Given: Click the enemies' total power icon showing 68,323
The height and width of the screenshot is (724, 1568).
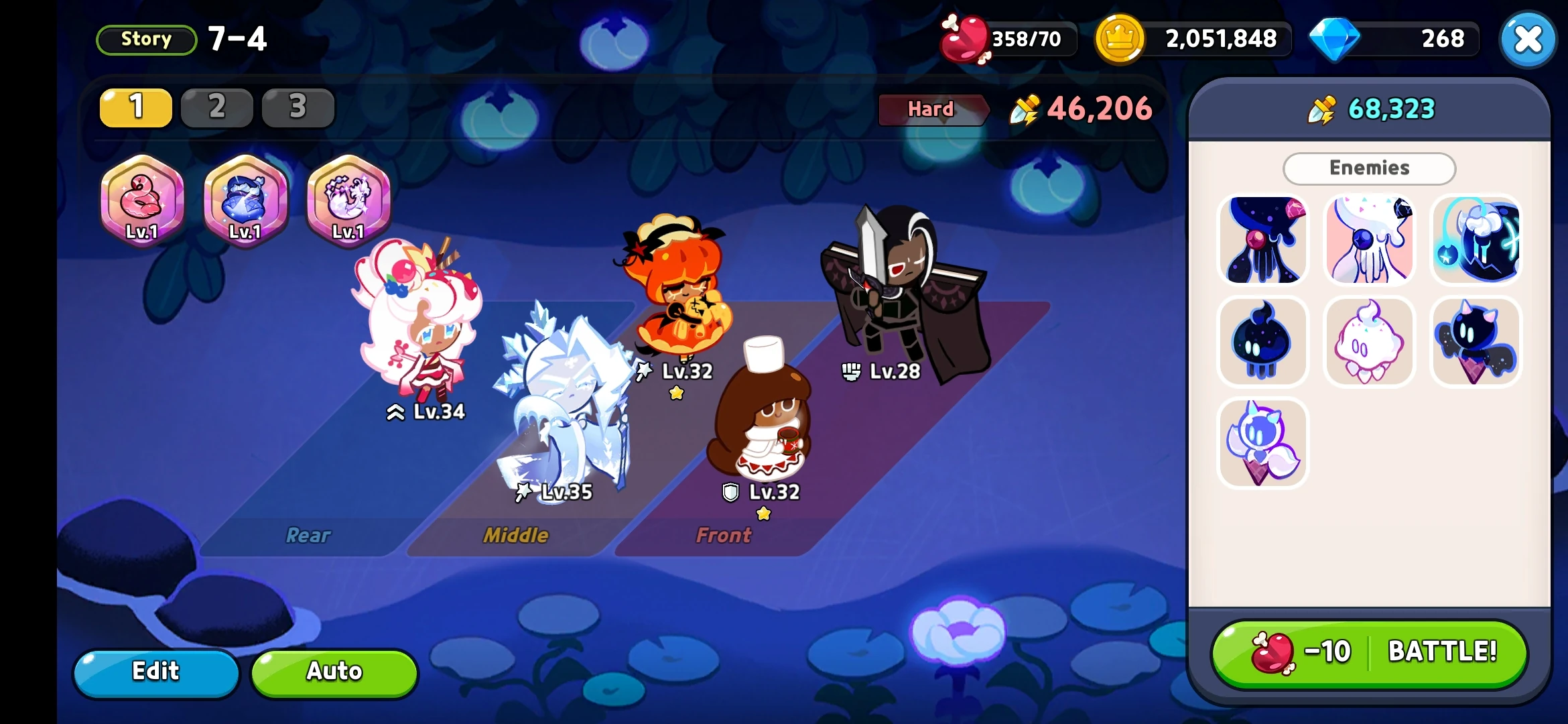Looking at the screenshot, I should pos(1321,109).
